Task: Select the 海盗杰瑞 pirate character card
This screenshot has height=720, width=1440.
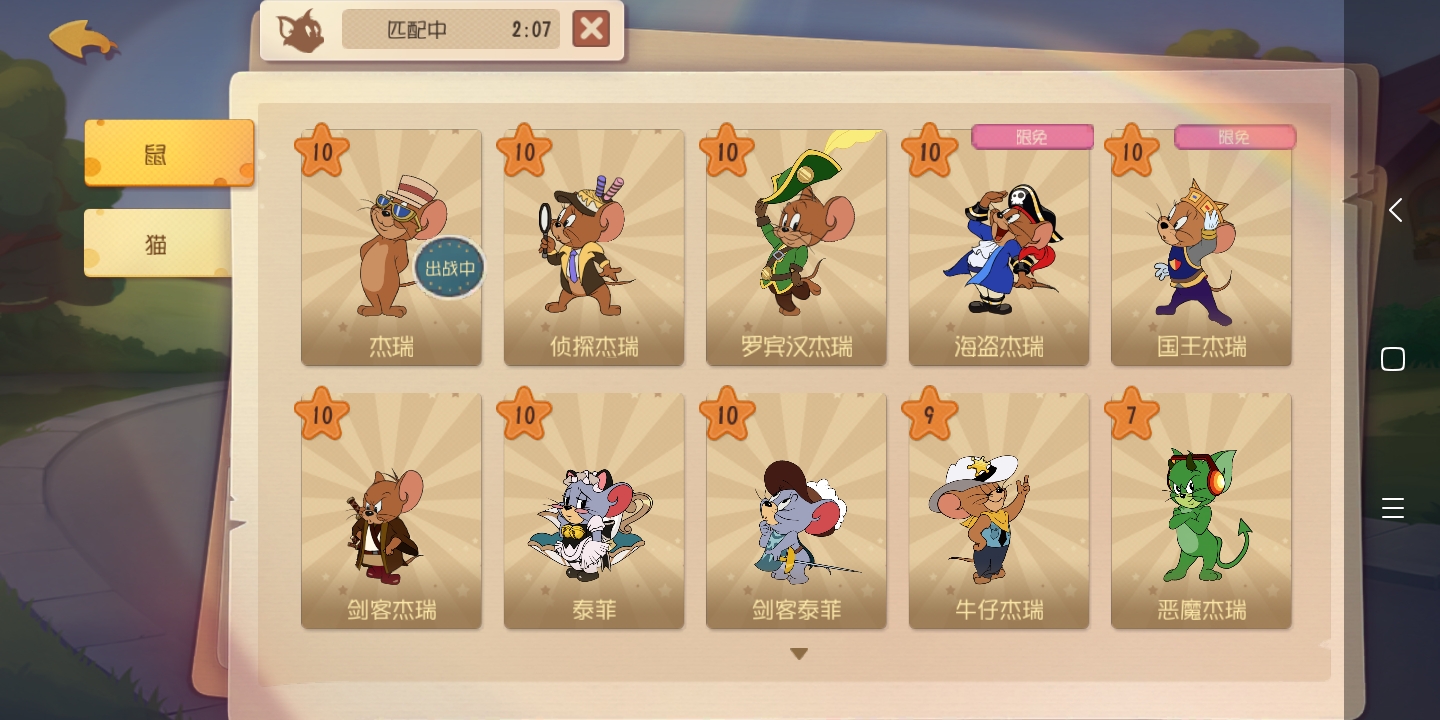Action: point(998,248)
